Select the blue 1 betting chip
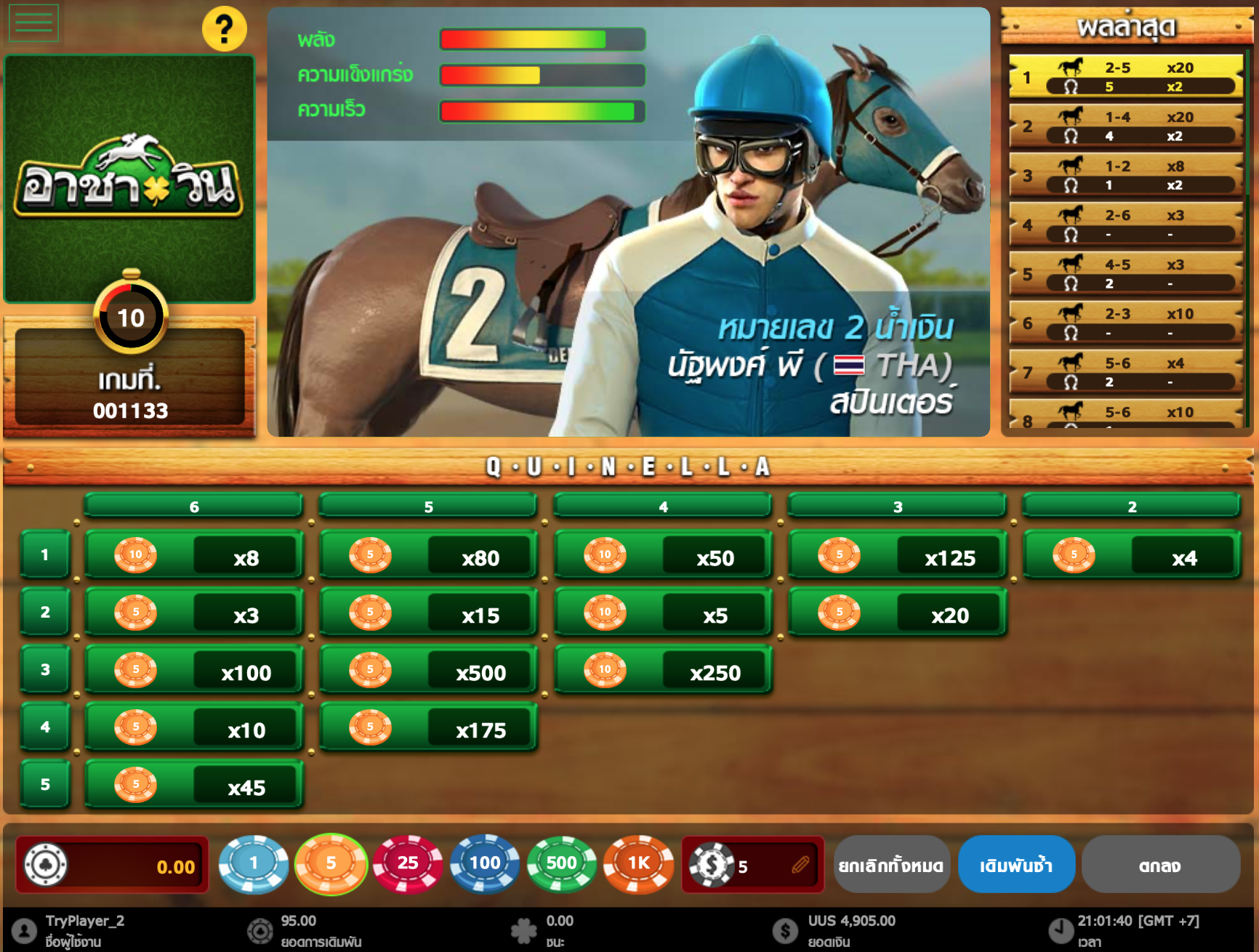This screenshot has height=952, width=1259. pos(254,864)
